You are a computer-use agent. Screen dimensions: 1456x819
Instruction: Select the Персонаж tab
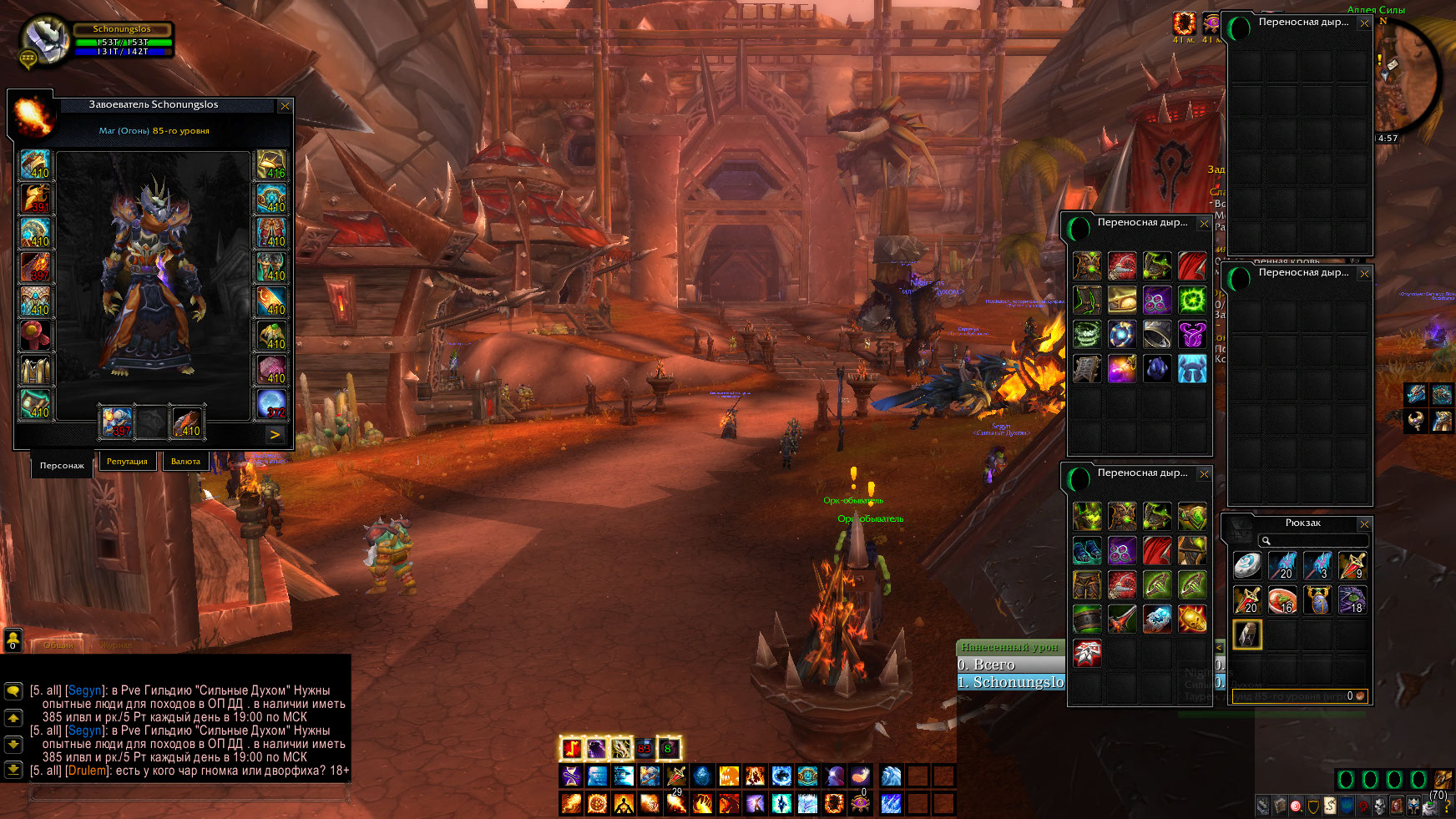pyautogui.click(x=62, y=465)
